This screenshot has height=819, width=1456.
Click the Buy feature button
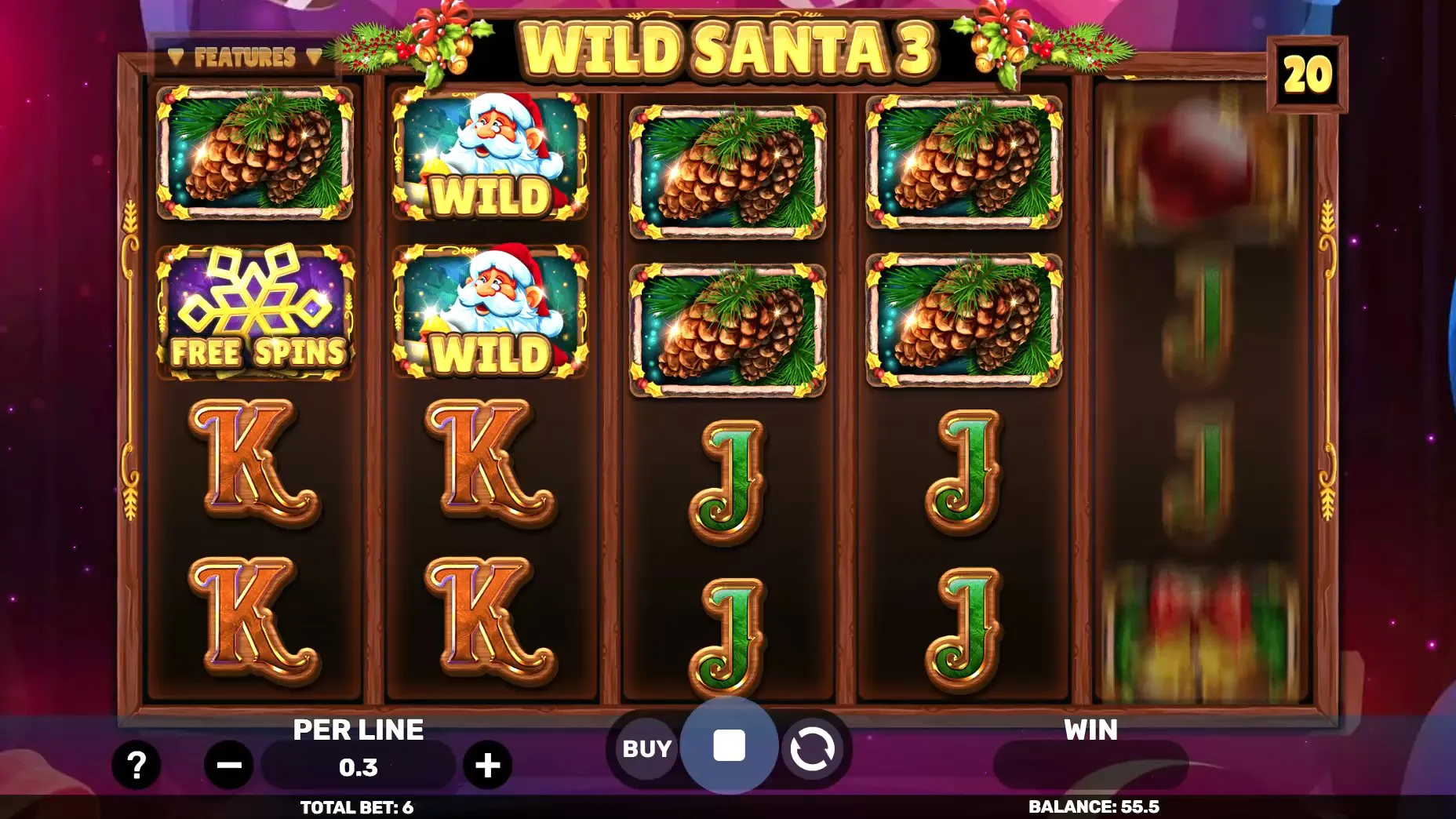pyautogui.click(x=646, y=749)
